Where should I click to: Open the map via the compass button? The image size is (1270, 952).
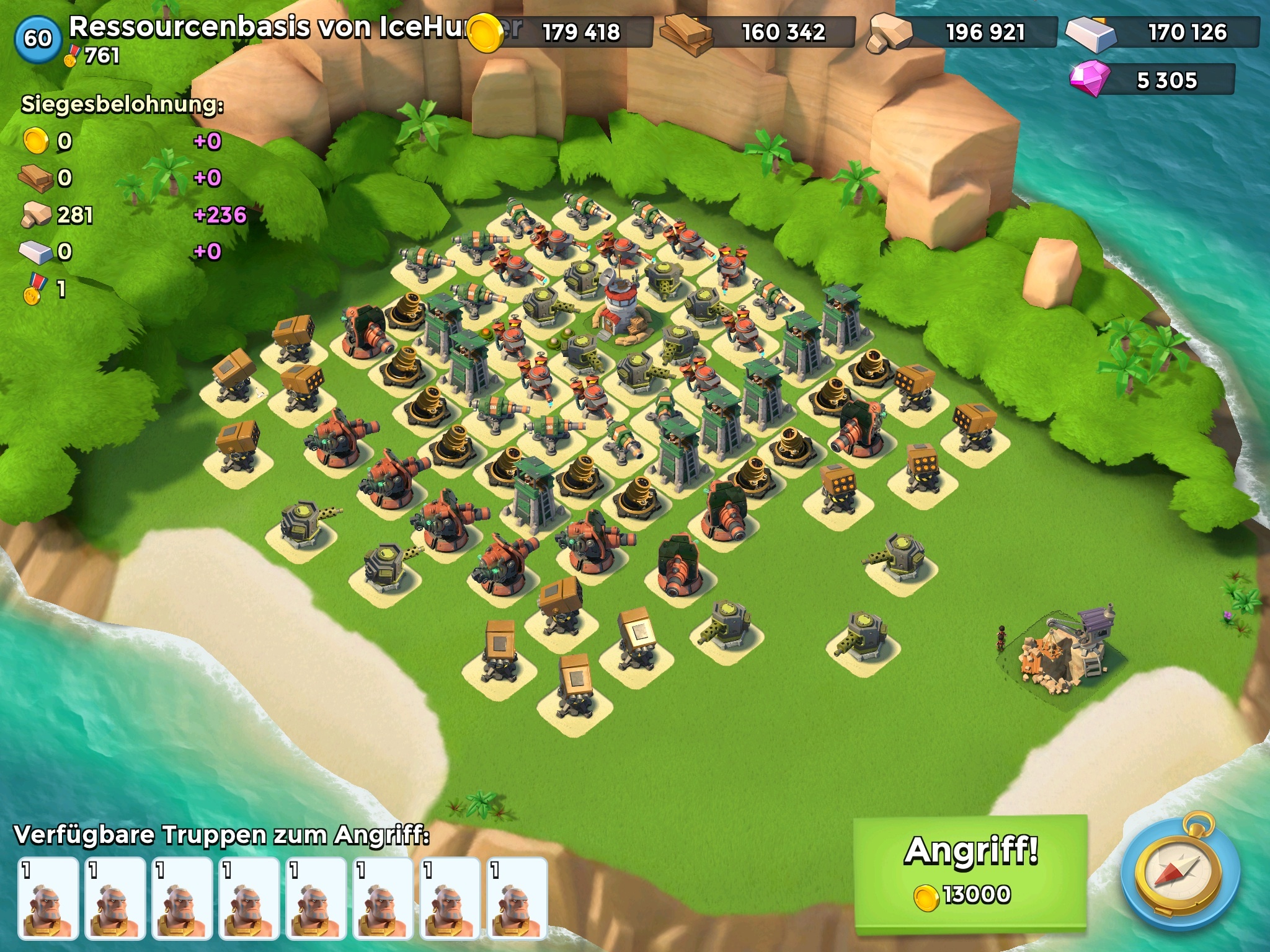point(1181,875)
